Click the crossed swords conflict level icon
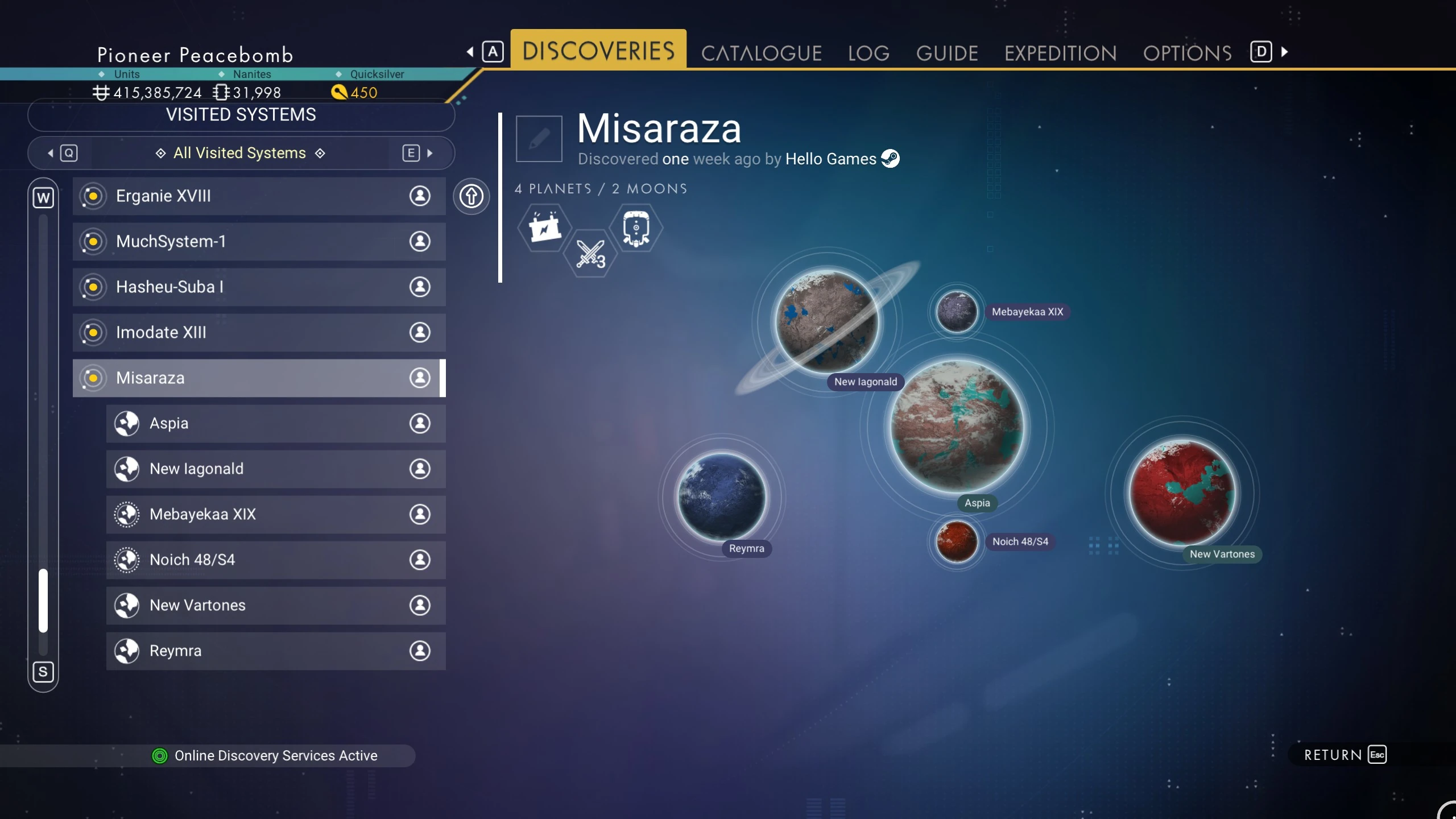Screen dimensions: 1456x819 [590, 254]
